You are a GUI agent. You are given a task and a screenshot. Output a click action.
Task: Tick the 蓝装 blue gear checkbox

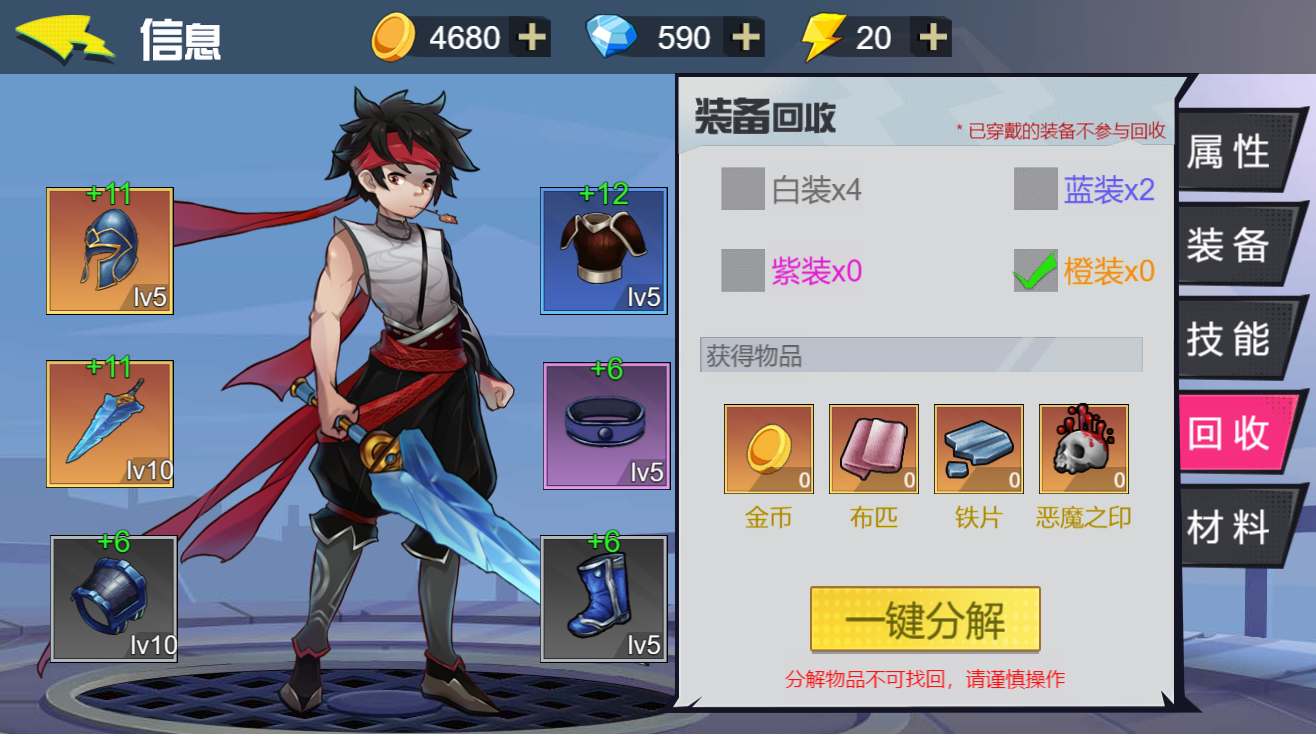[x=1035, y=189]
